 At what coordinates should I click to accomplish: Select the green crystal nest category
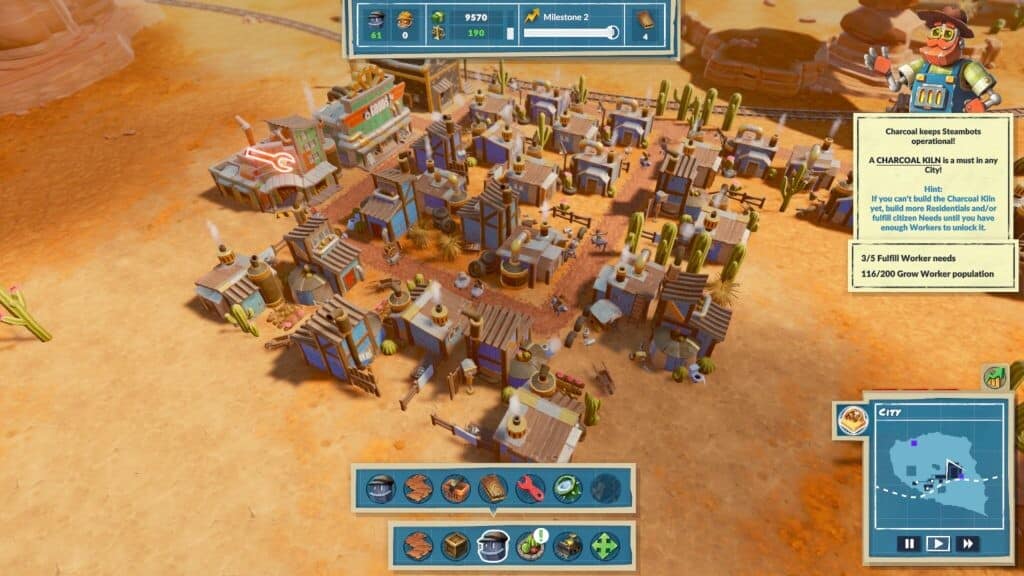click(568, 488)
